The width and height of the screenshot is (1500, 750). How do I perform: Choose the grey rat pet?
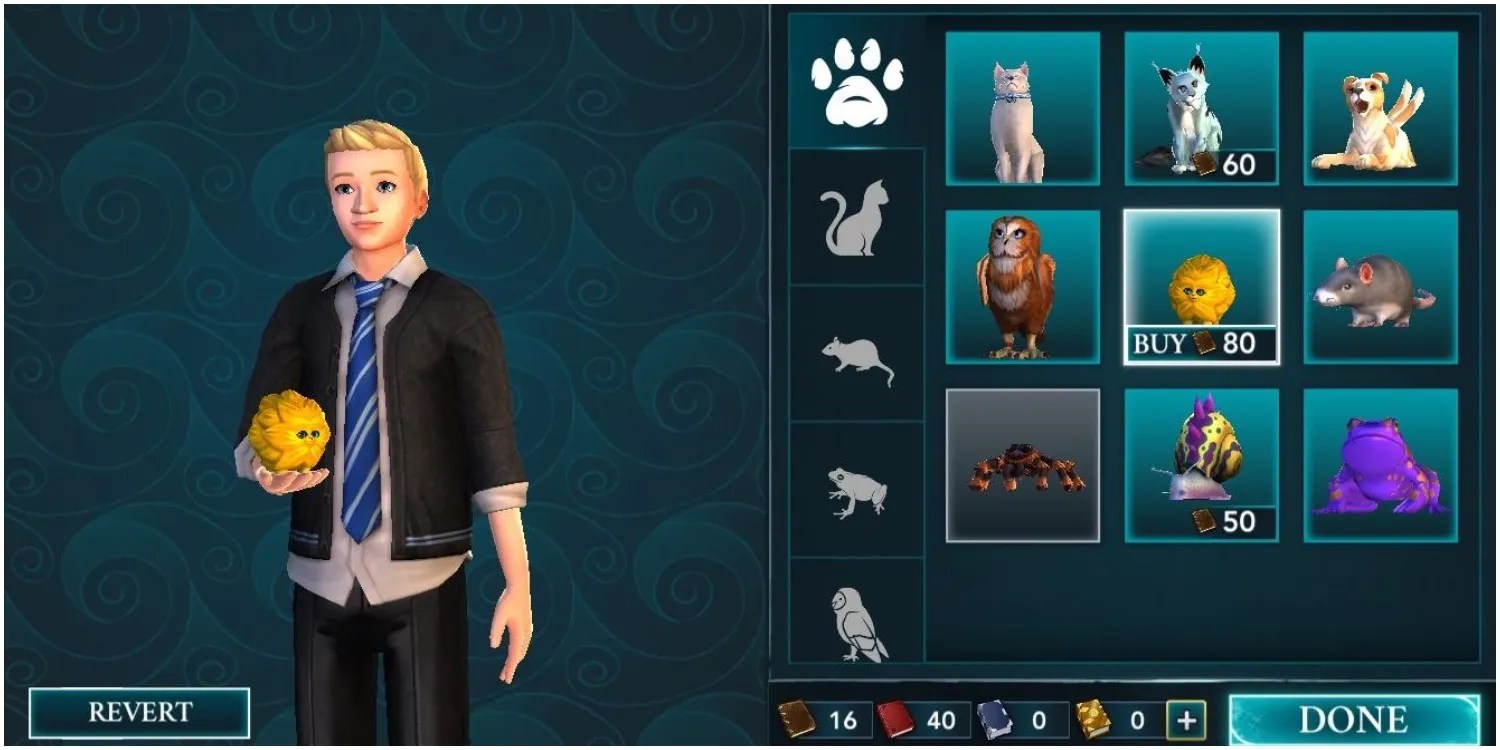pos(1380,285)
